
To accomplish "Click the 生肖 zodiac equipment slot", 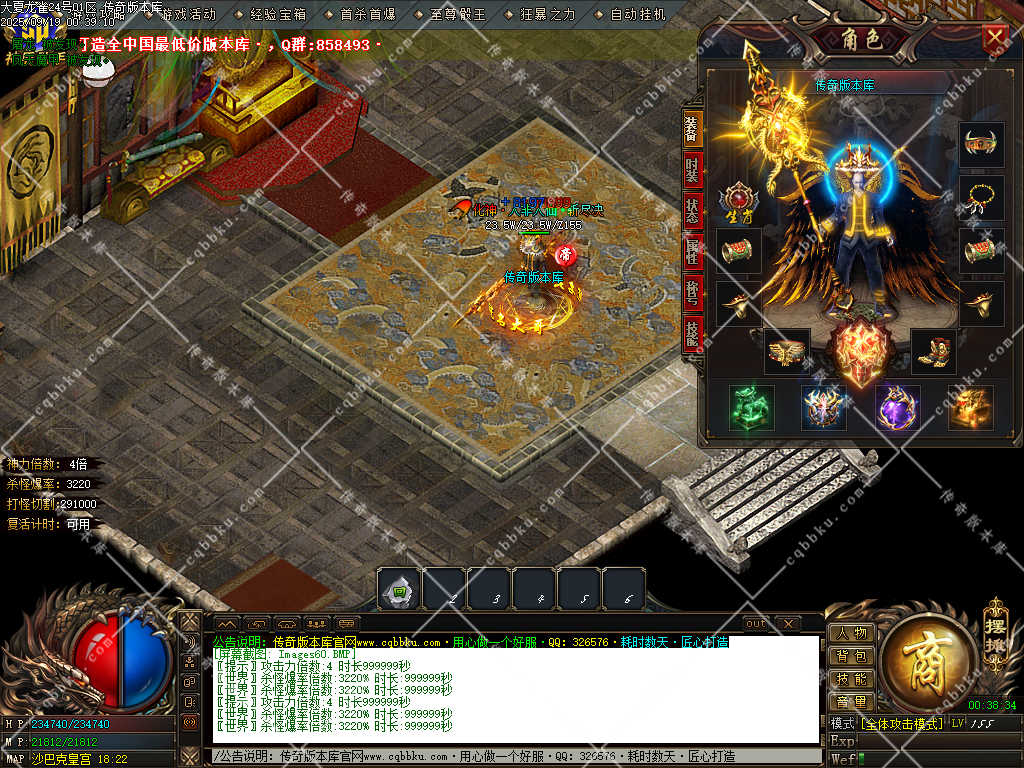I will [739, 200].
